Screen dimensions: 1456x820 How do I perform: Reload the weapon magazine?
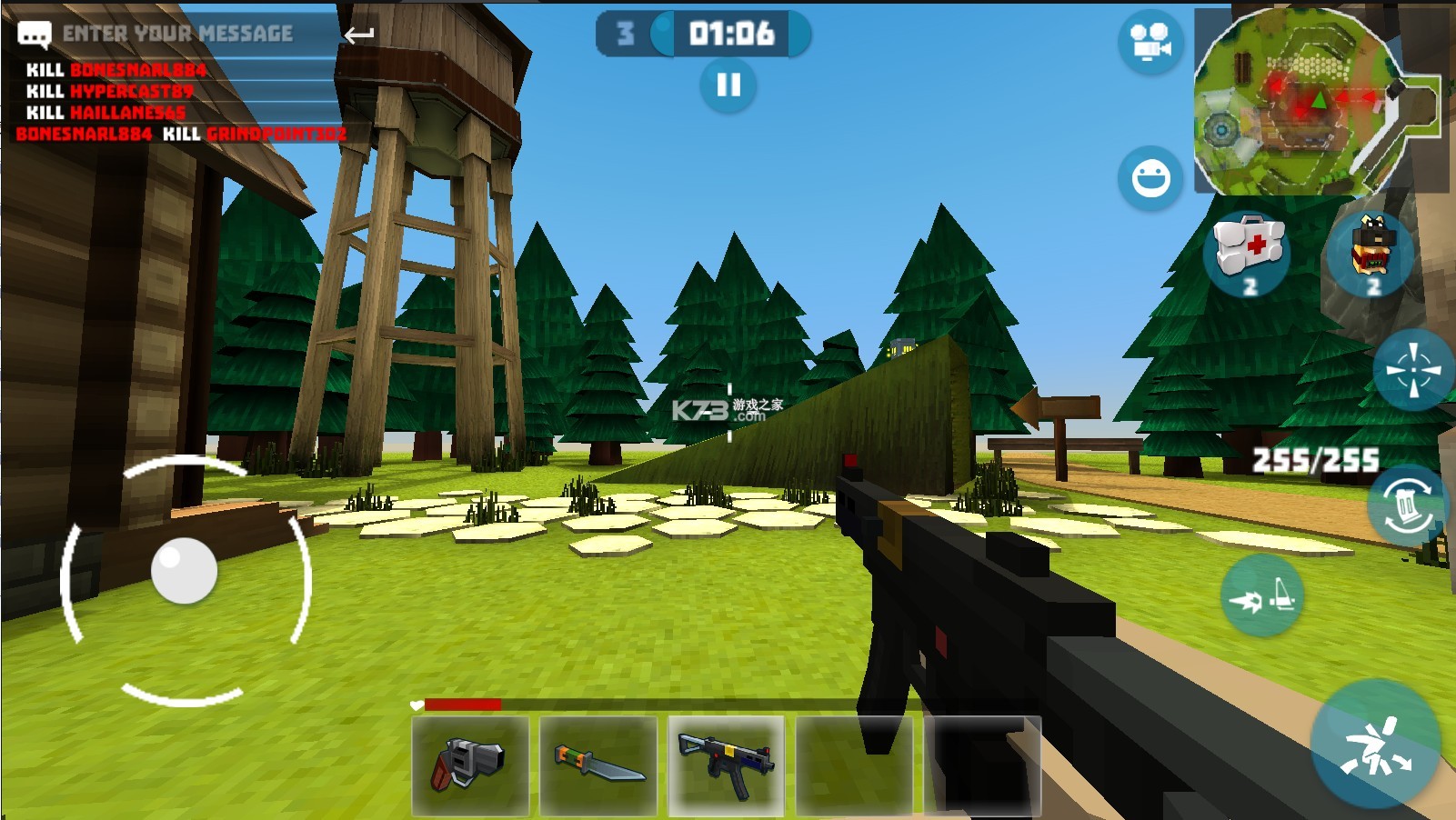(x=1406, y=505)
